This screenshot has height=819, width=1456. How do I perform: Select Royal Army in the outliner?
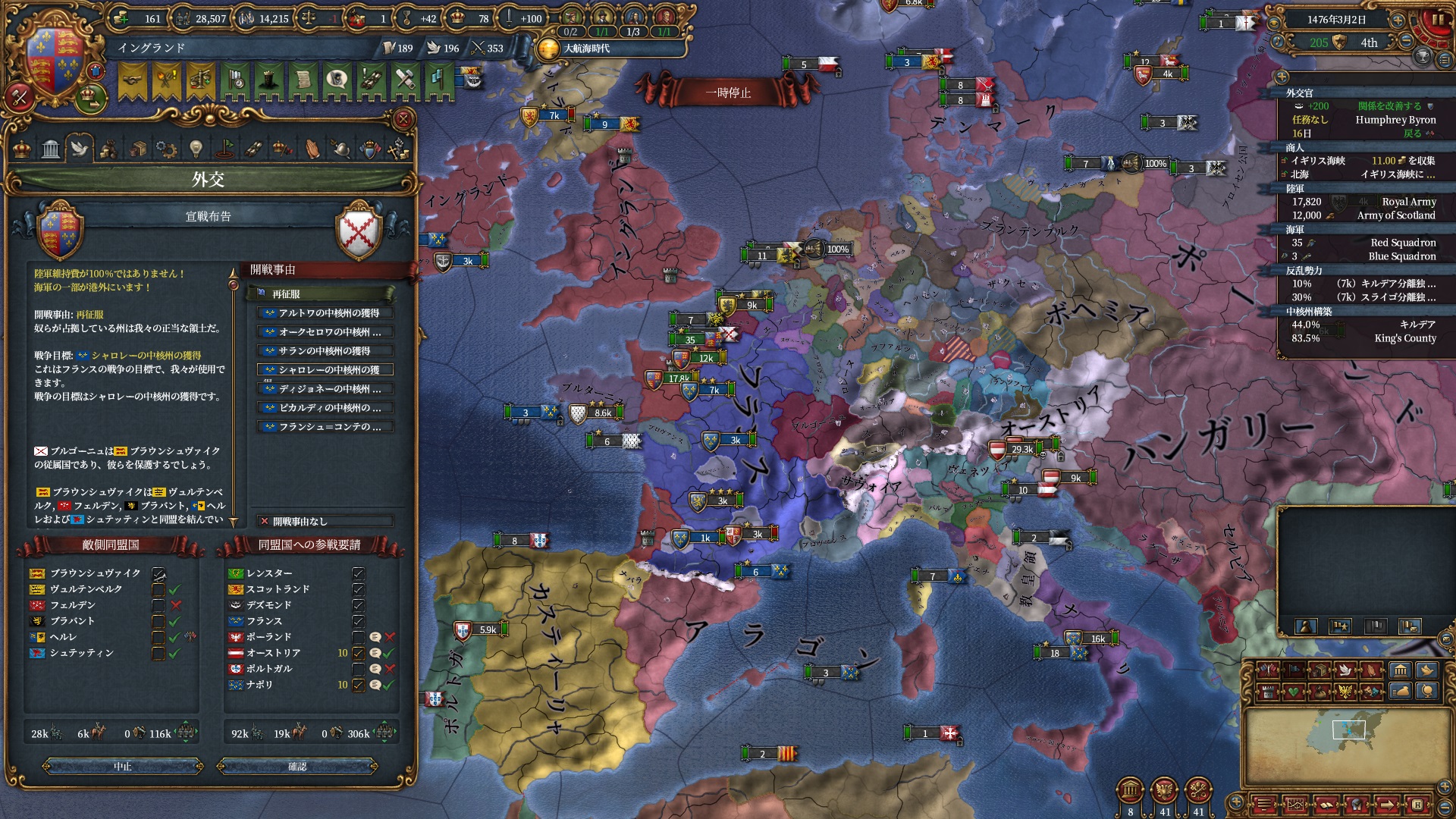click(x=1408, y=202)
